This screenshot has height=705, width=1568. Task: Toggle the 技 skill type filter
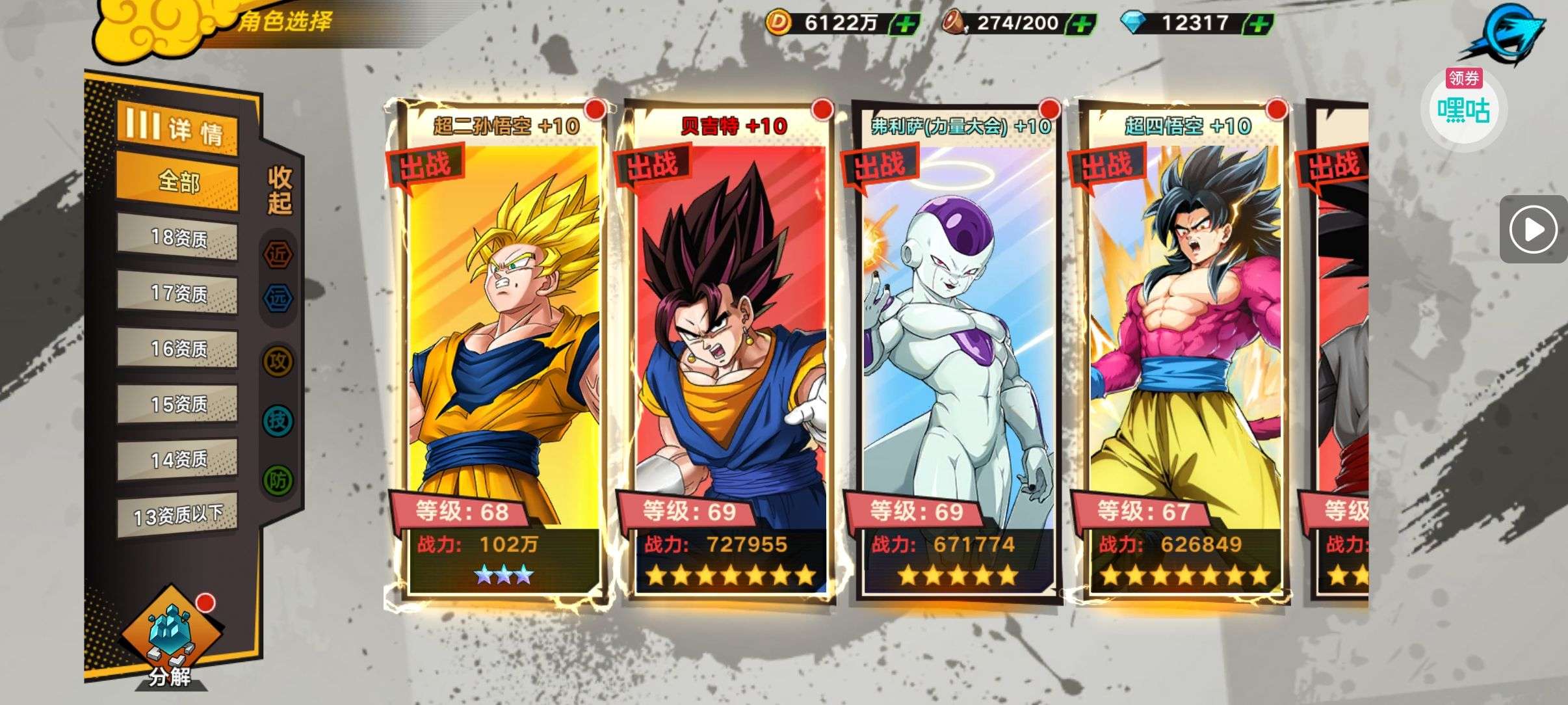pyautogui.click(x=278, y=421)
